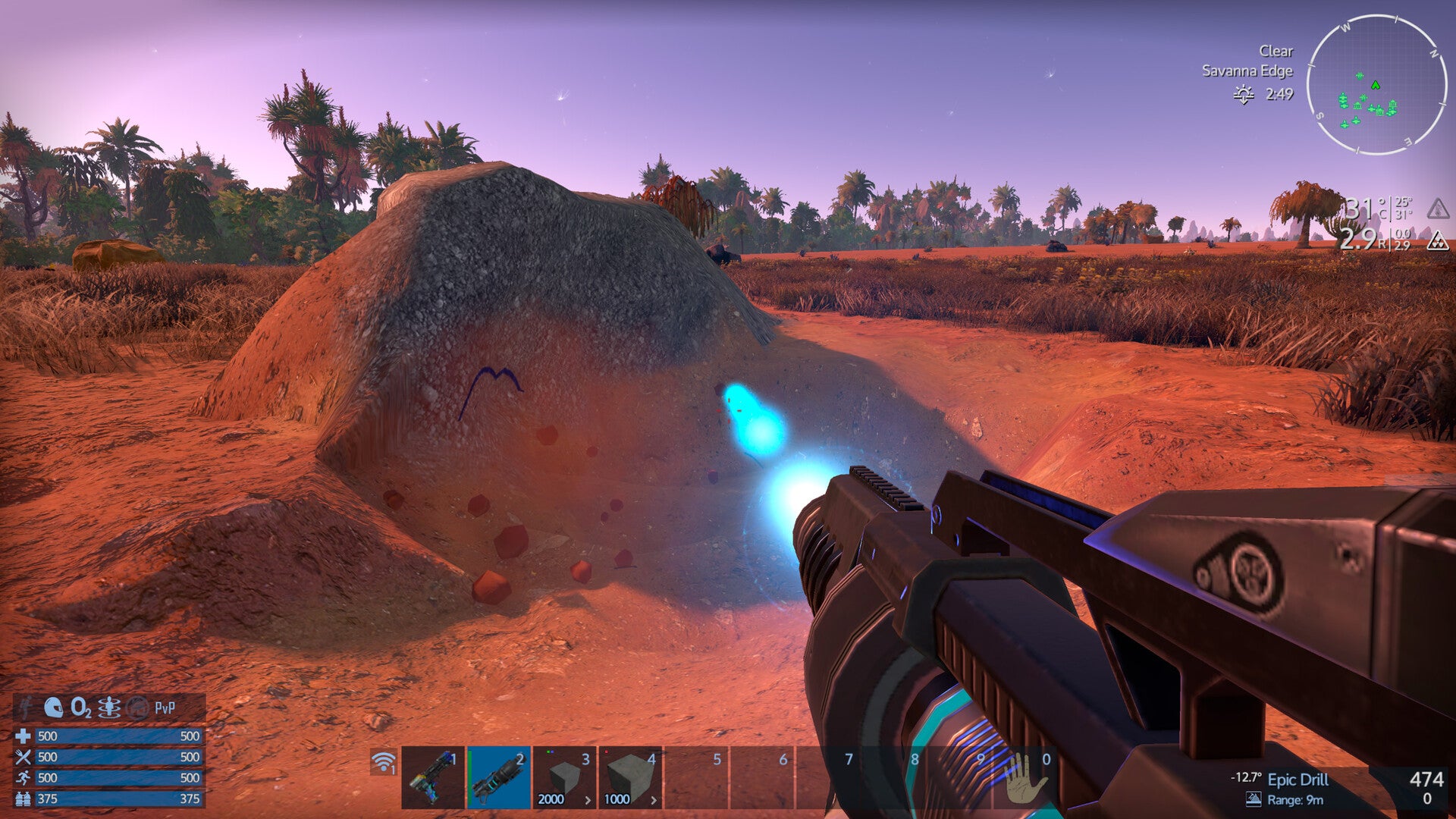
Task: Click the food fork-and-knife icon
Action: click(x=24, y=758)
